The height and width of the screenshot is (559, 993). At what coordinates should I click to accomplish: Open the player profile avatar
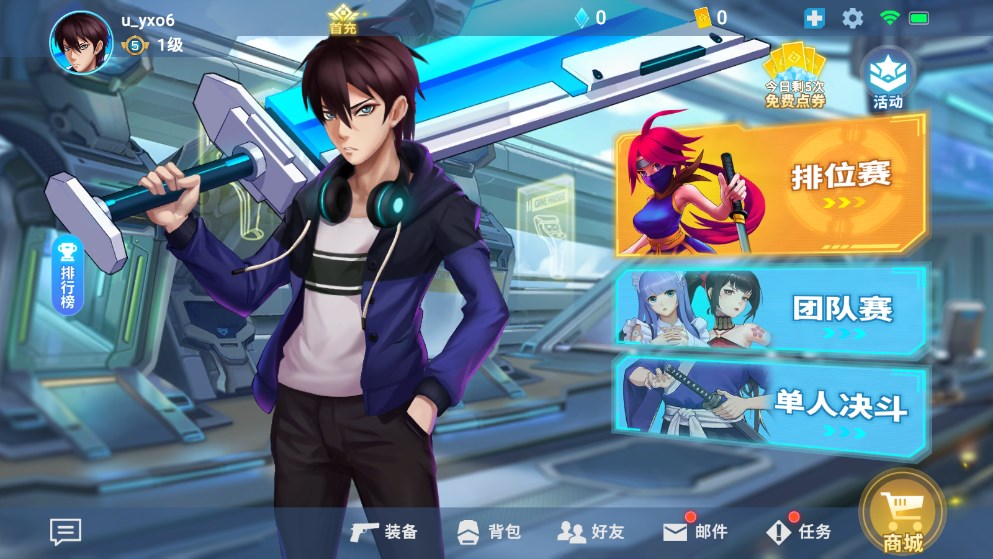tap(81, 43)
